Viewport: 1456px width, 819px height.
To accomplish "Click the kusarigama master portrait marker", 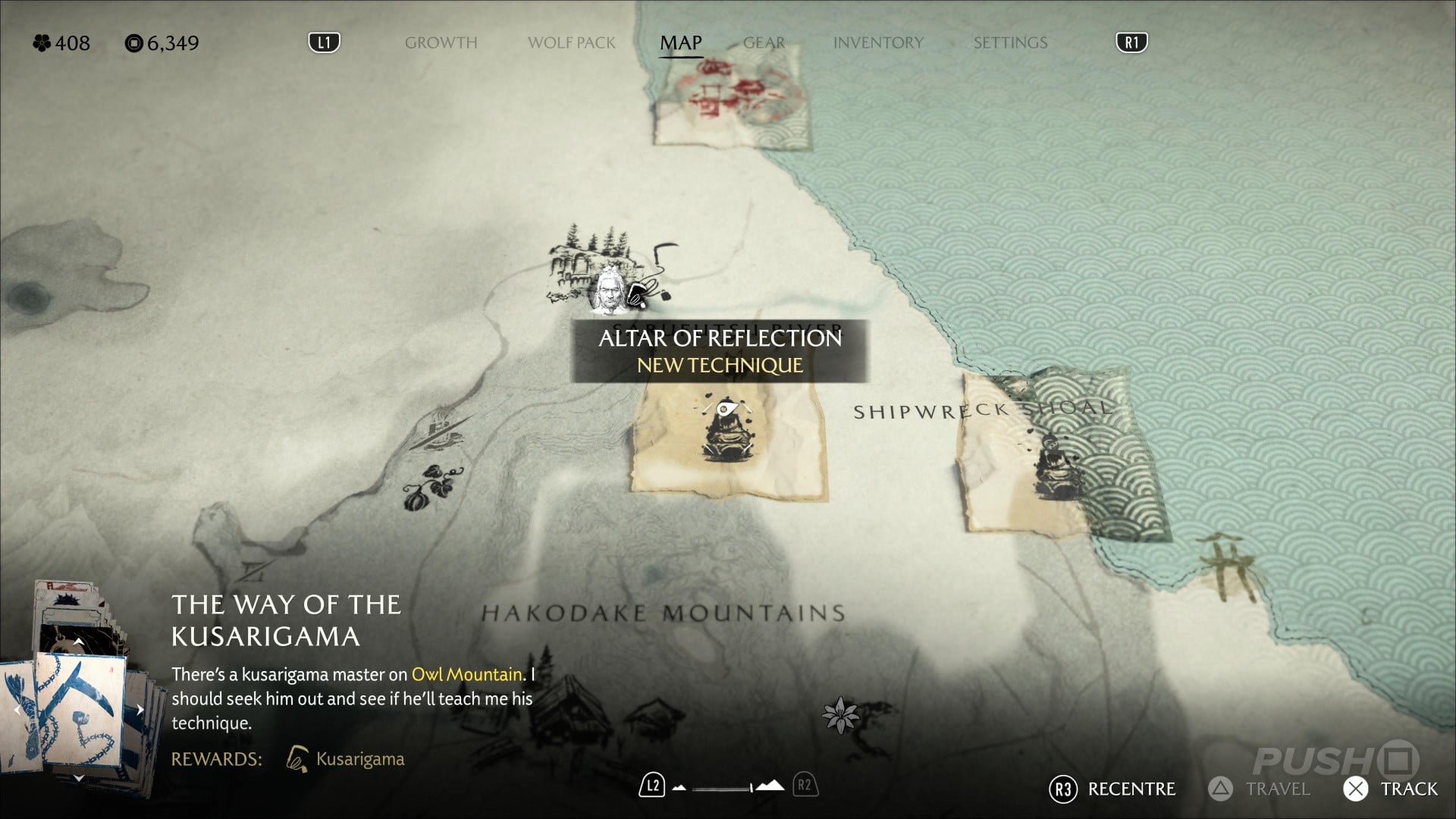I will click(608, 292).
